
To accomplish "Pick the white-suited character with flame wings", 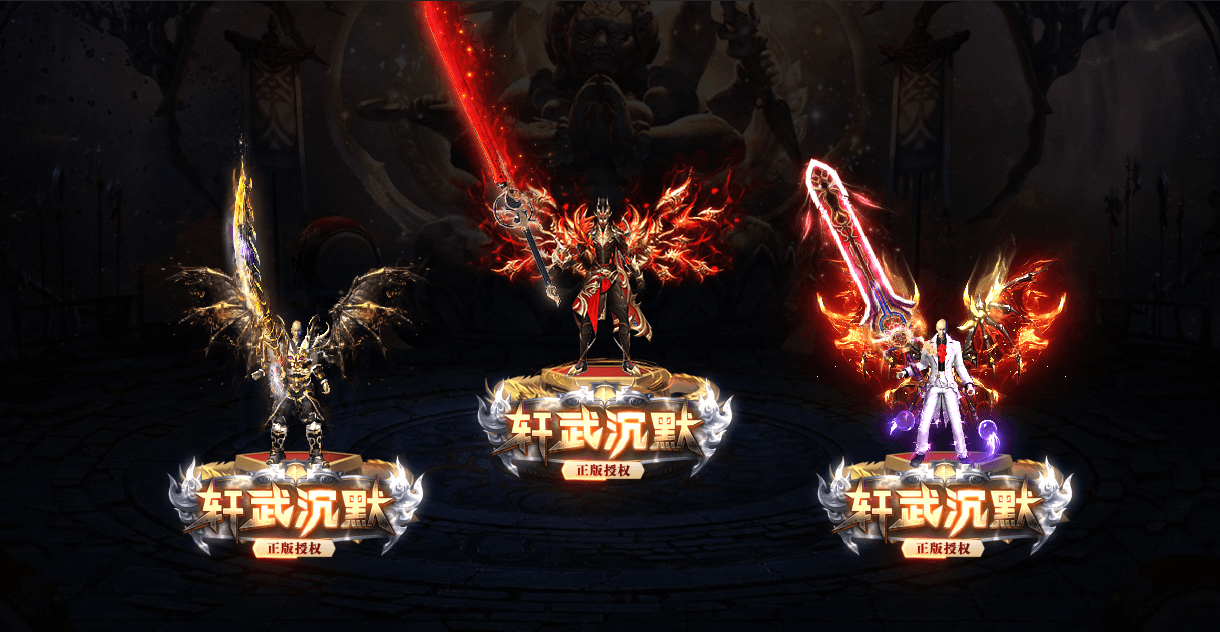I will [940, 391].
